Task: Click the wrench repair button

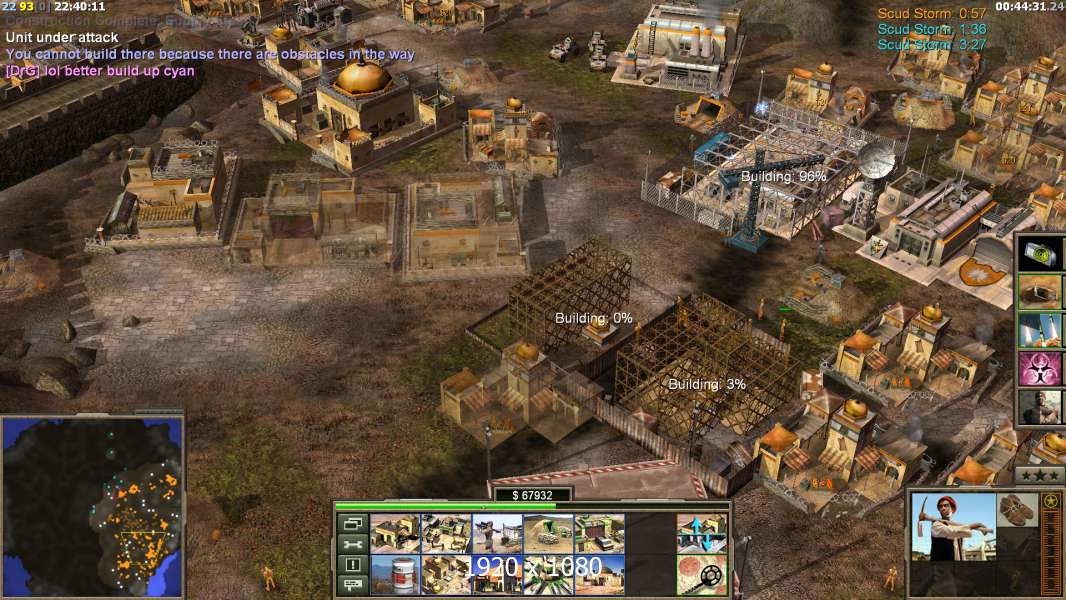Action: click(351, 544)
